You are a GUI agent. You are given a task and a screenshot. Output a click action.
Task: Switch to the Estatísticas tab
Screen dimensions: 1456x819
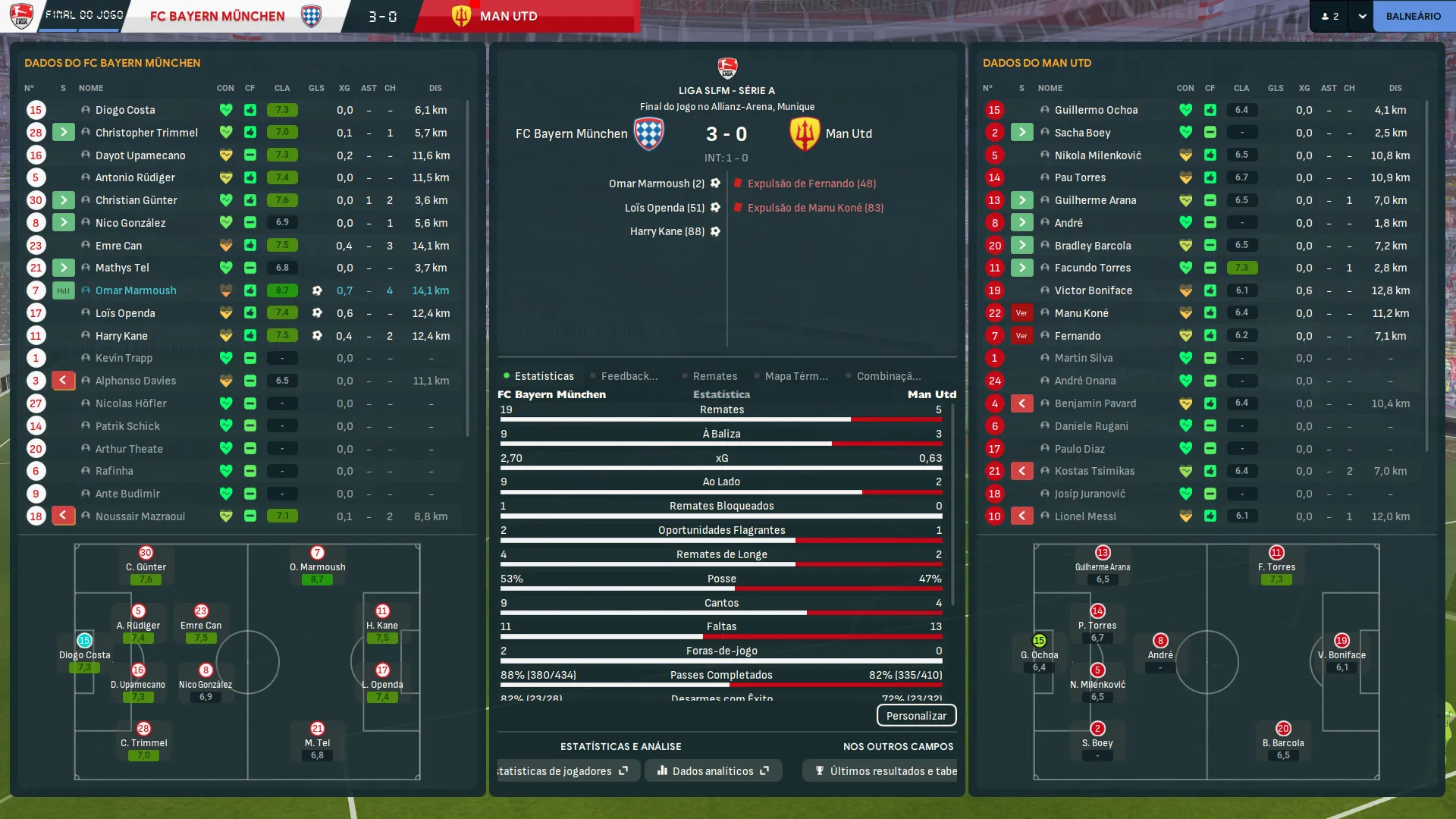544,376
